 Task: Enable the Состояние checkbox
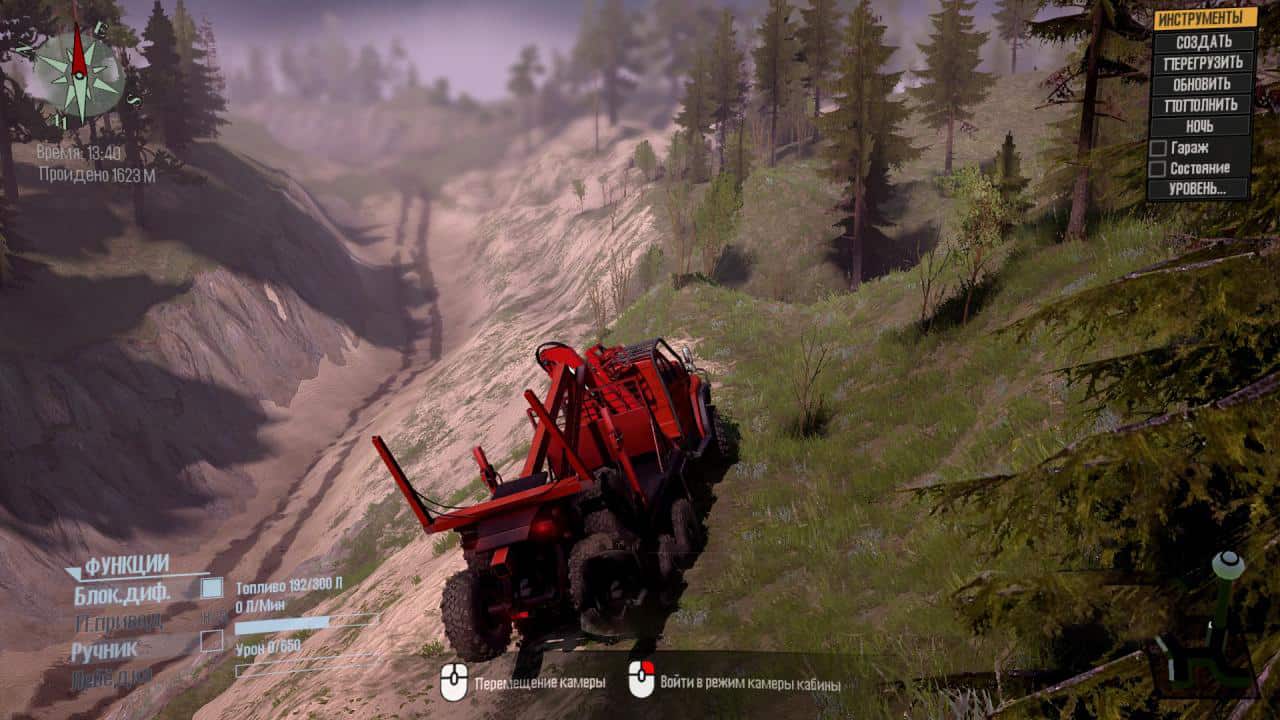[1158, 169]
